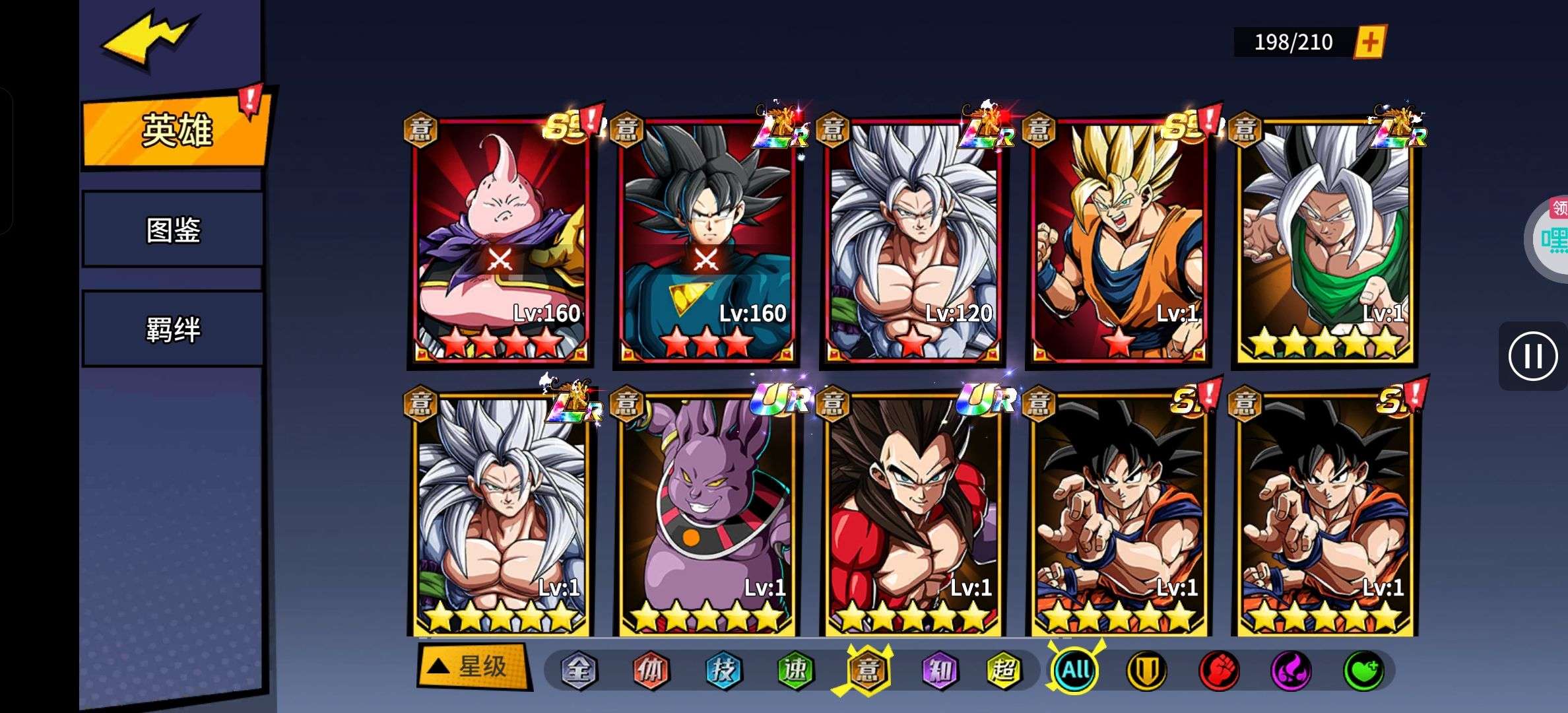This screenshot has height=713, width=1568.
Task: Open the 羁绊 tab
Action: [x=173, y=329]
